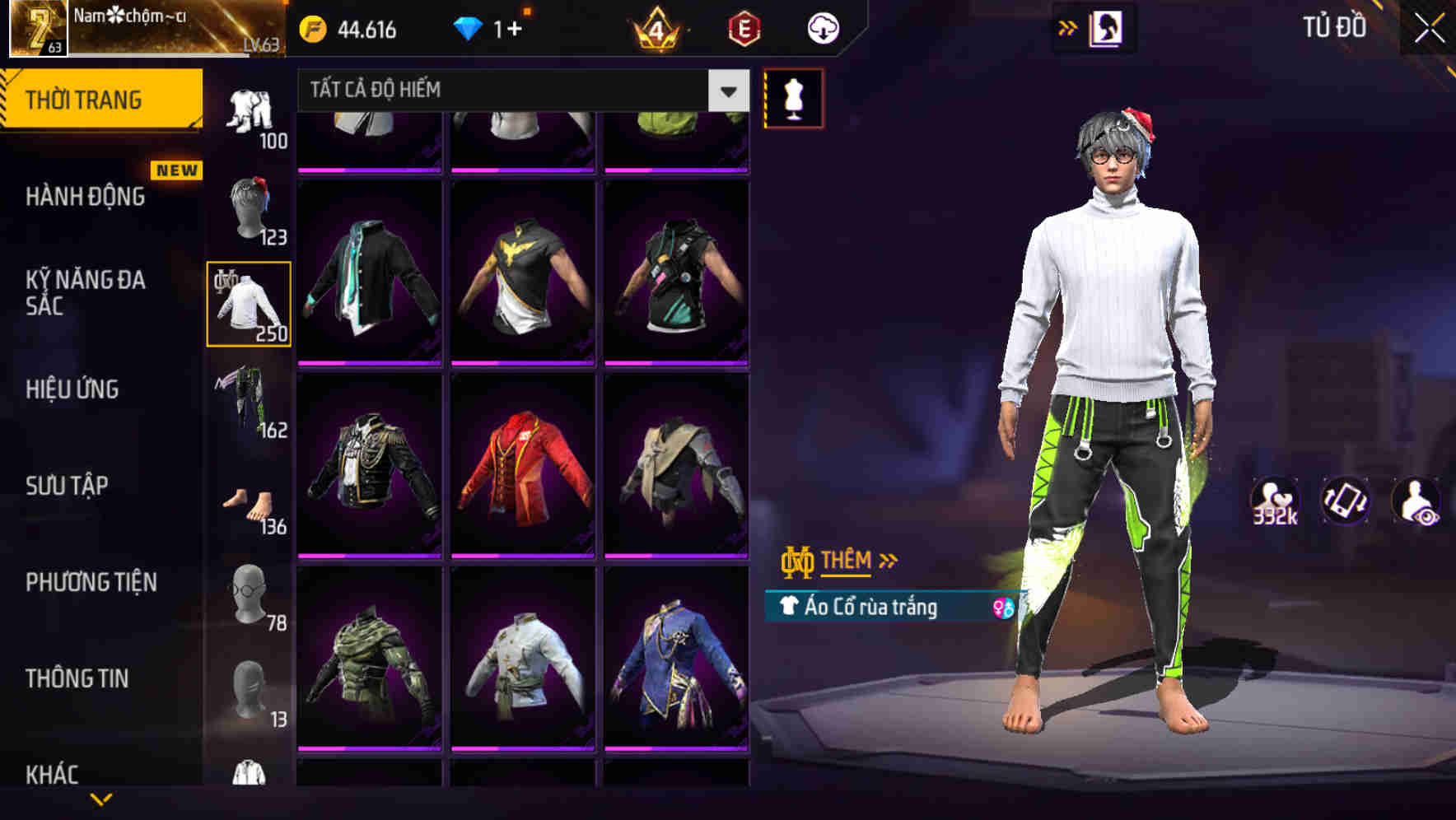Open the cloud download icon
The width and height of the screenshot is (1456, 820).
pos(822,27)
